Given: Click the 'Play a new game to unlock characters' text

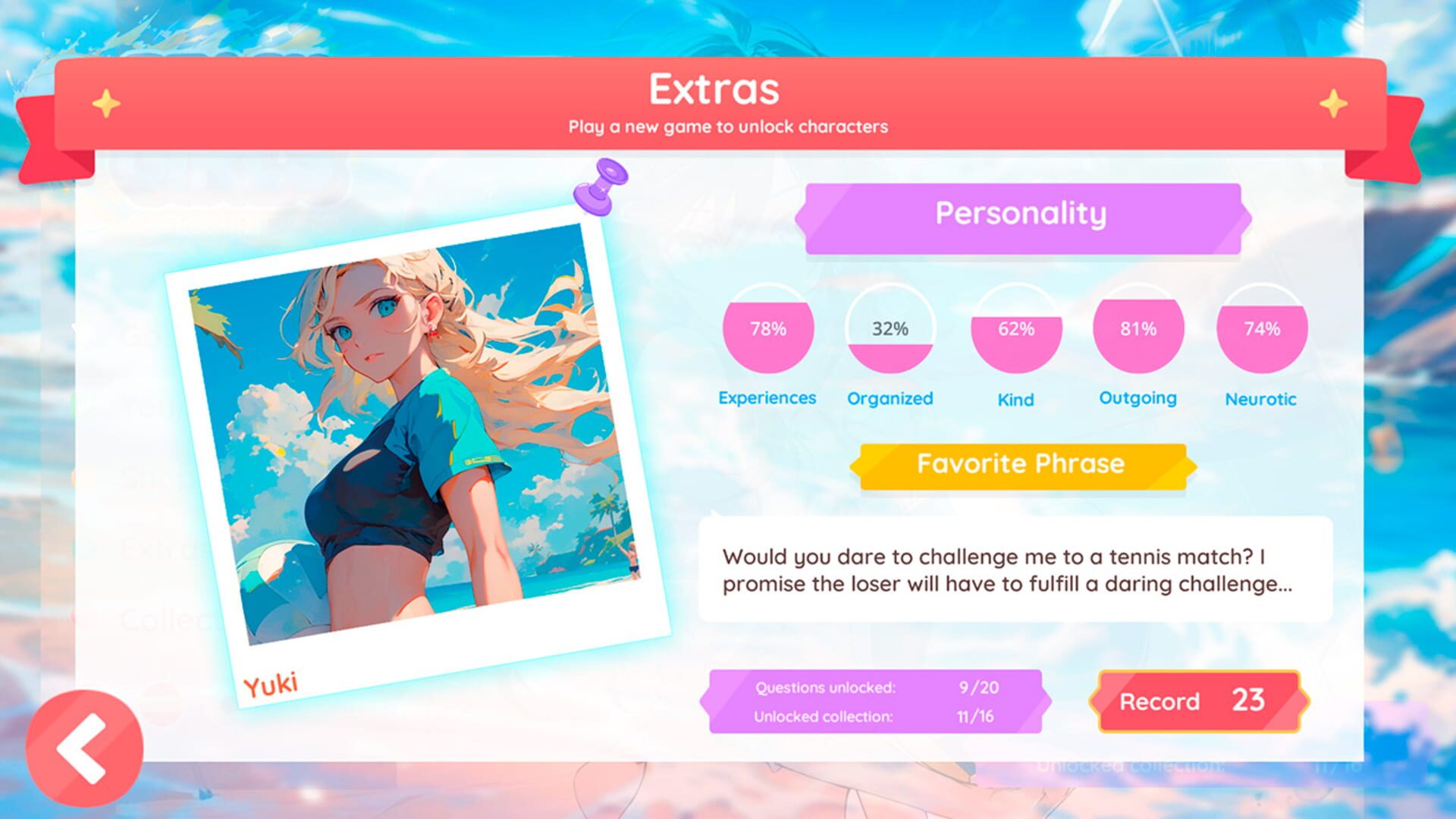Looking at the screenshot, I should (728, 127).
